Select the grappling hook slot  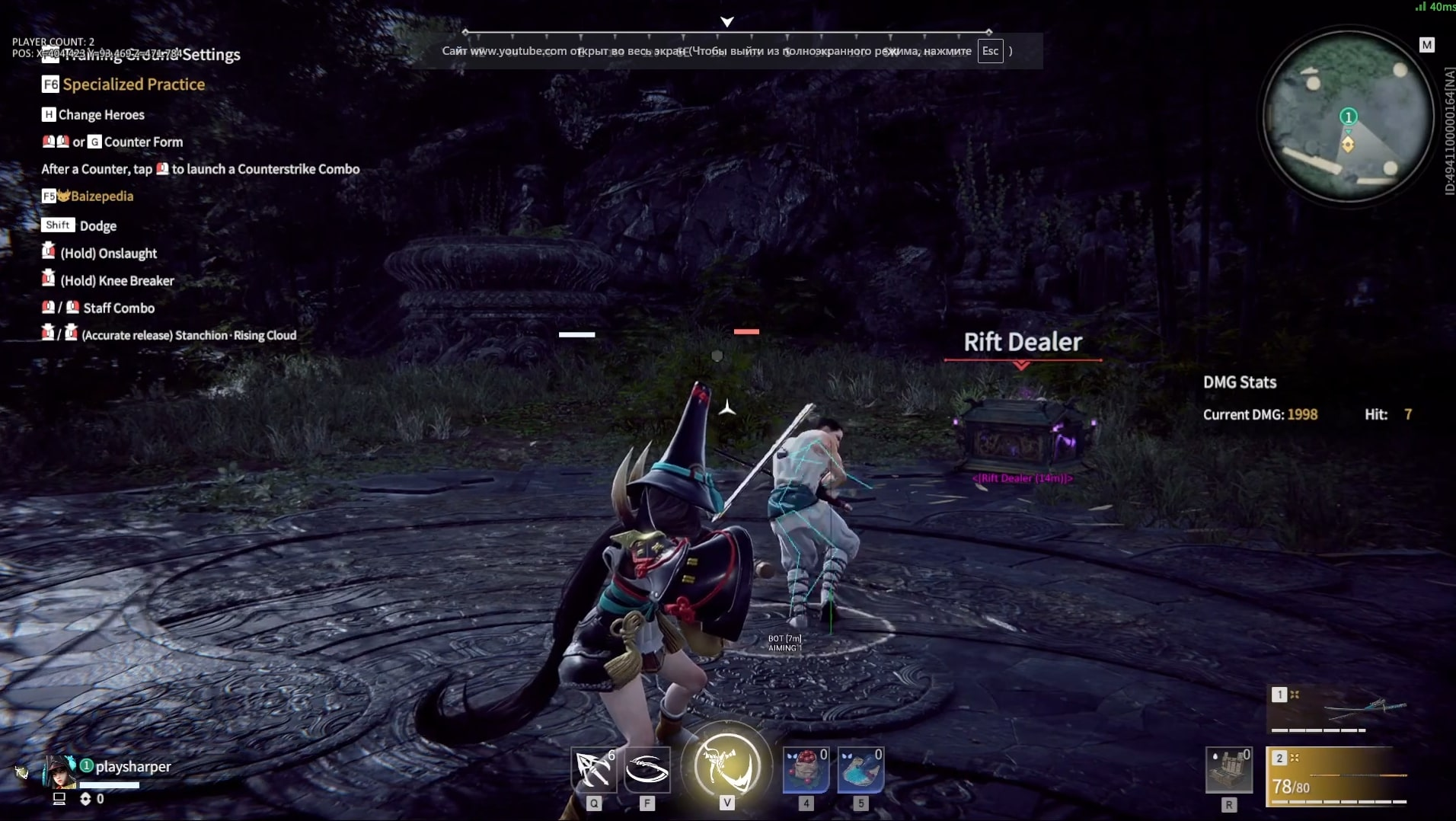[x=594, y=769]
